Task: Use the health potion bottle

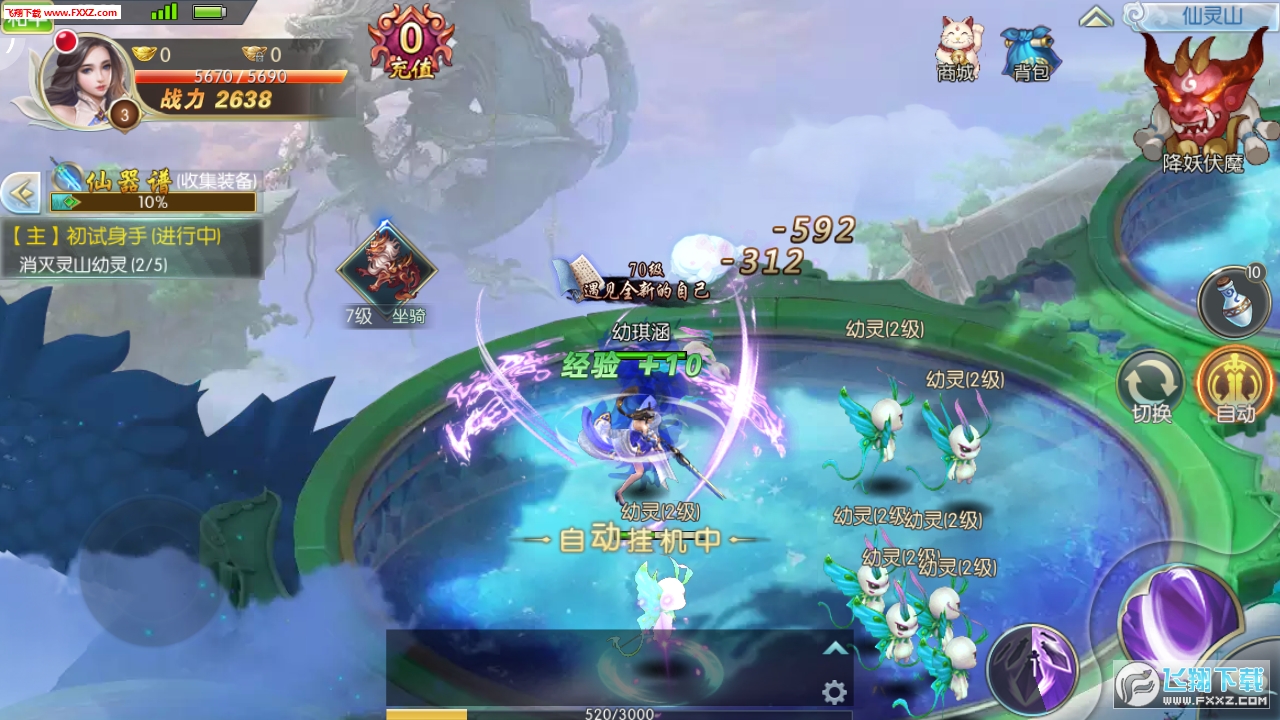Action: tap(1234, 302)
